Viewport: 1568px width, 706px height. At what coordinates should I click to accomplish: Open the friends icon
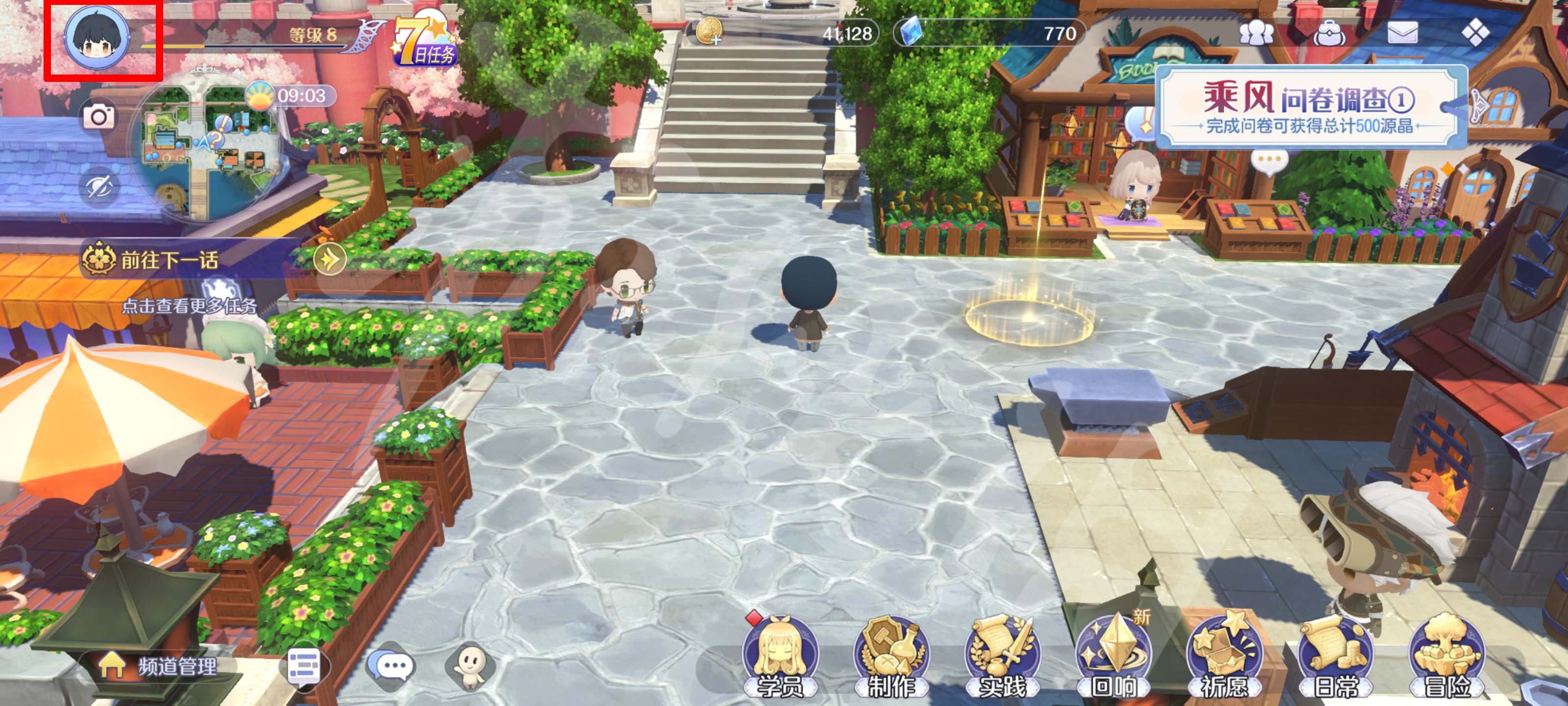point(1256,33)
